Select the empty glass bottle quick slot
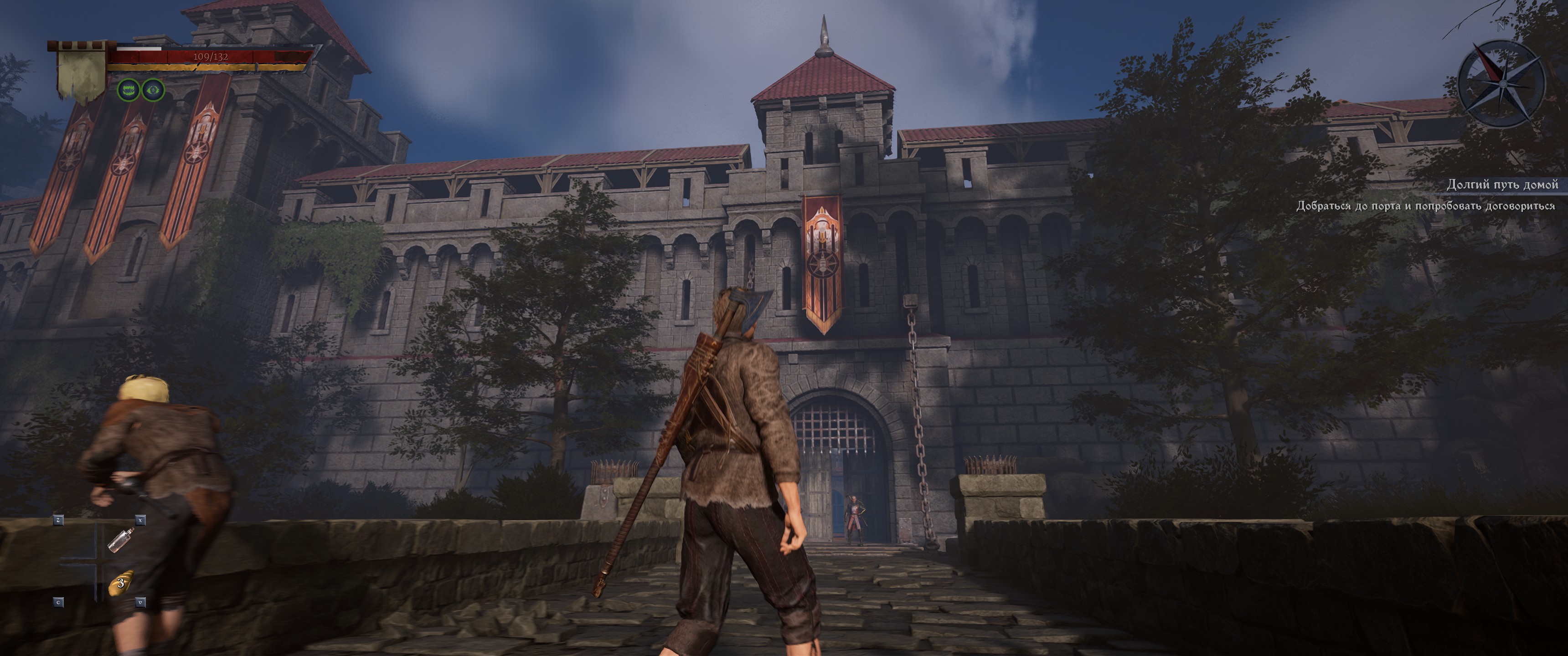Viewport: 1568px width, 656px height. [119, 539]
